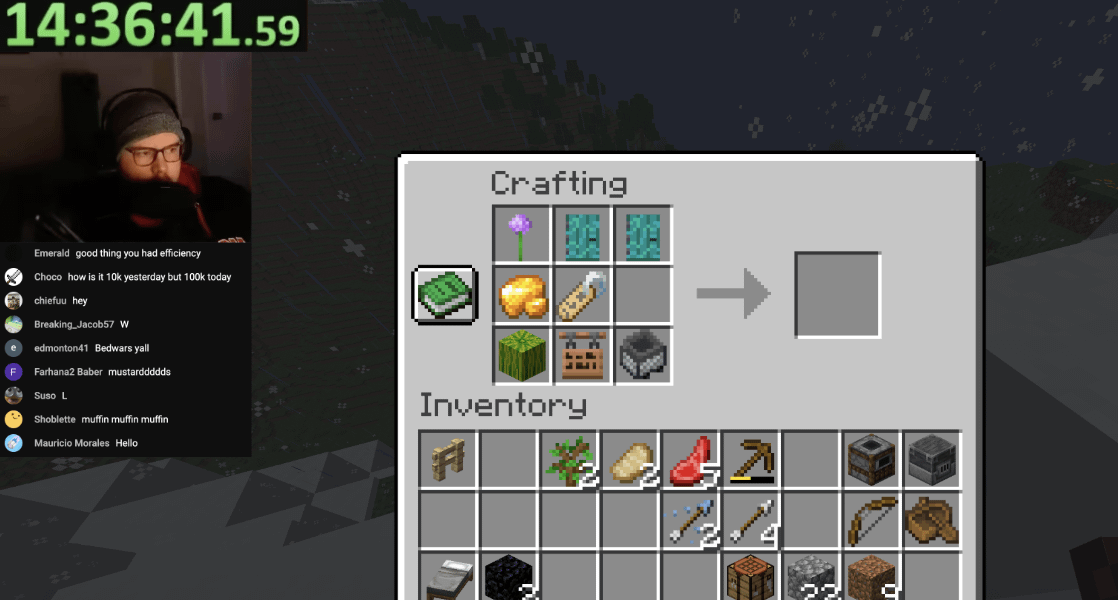Select the oak fence gate inventory slot
This screenshot has width=1118, height=600.
[448, 460]
